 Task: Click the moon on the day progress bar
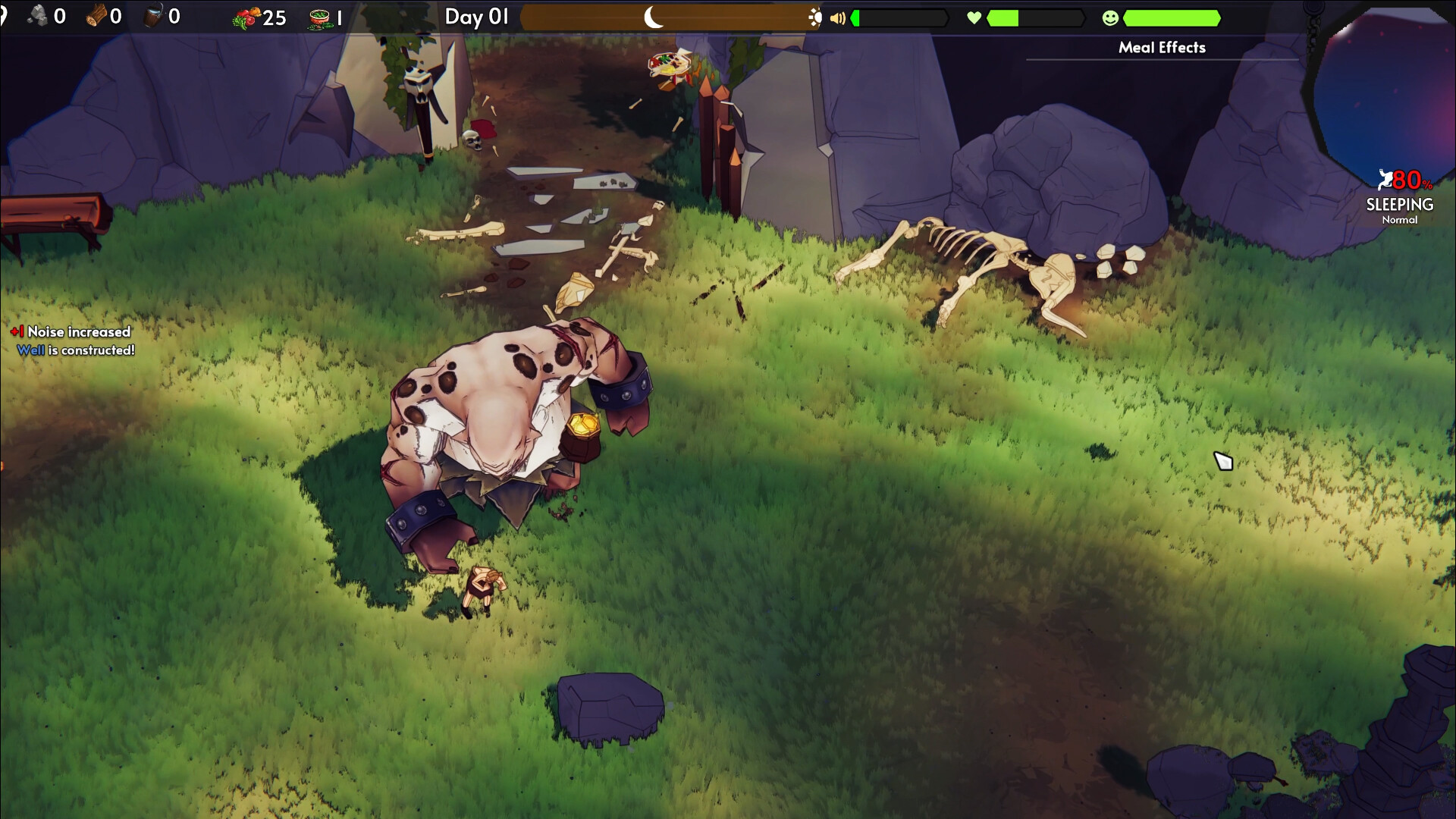651,17
